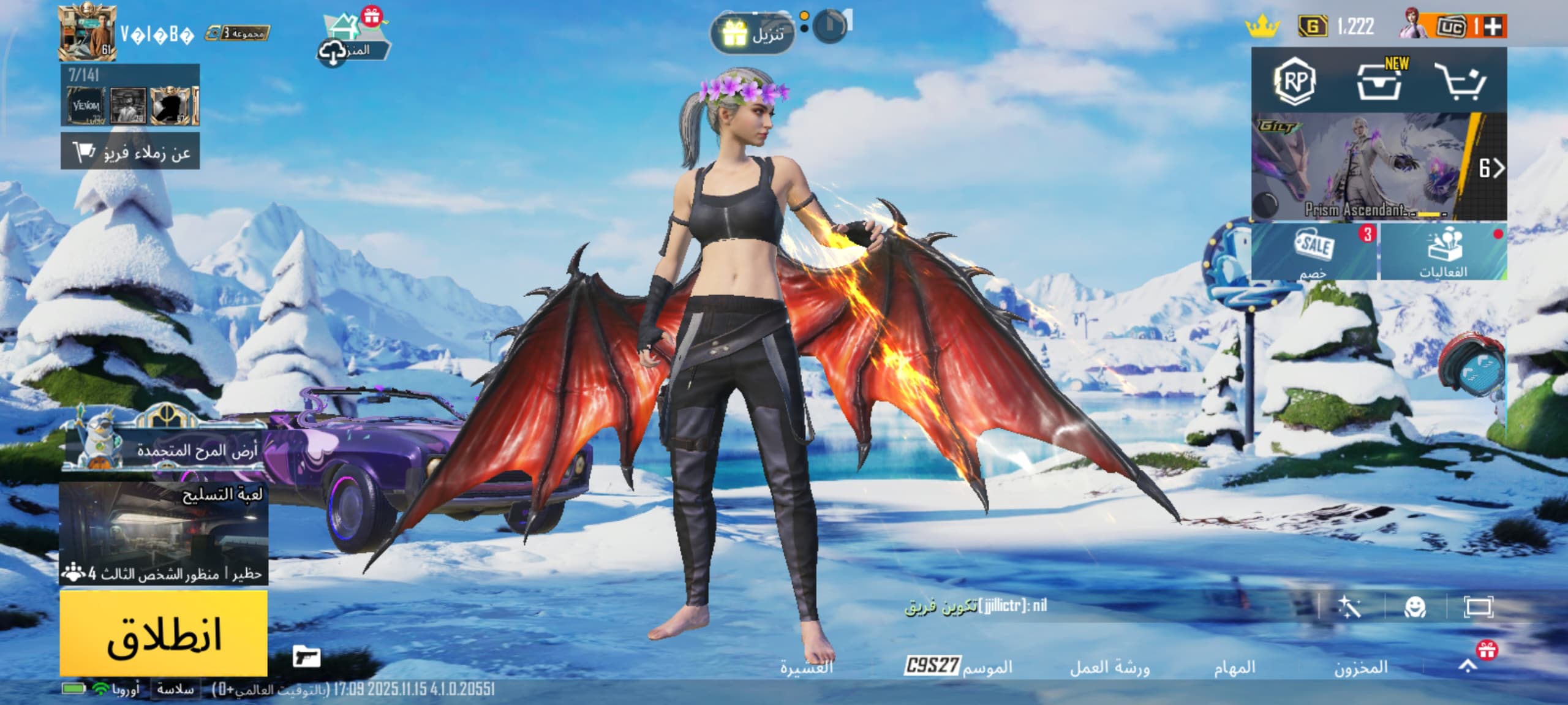Open the Royale Pass RP icon

(x=1295, y=81)
